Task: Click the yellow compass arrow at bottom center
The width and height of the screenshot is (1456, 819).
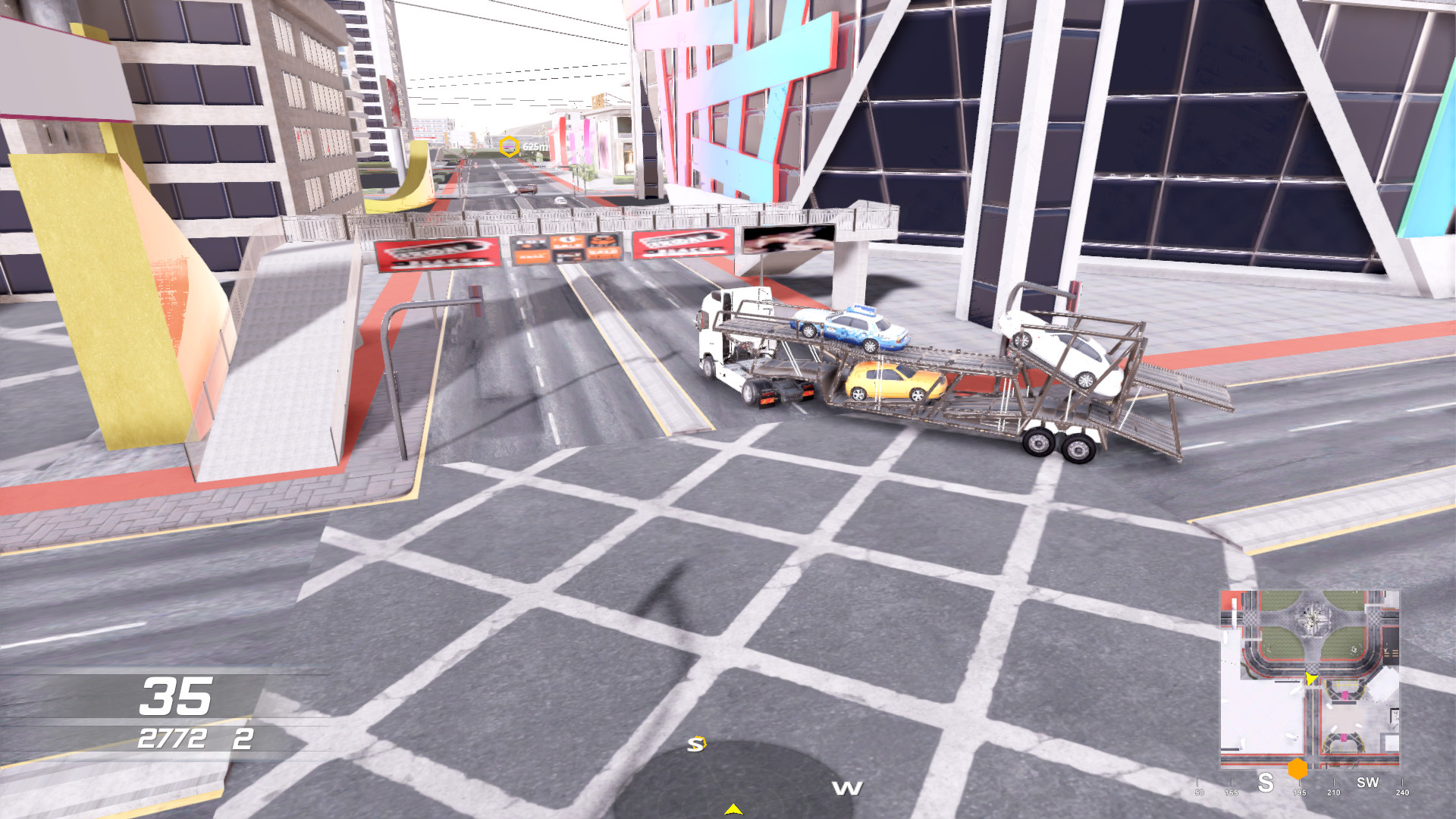Action: 734,808
